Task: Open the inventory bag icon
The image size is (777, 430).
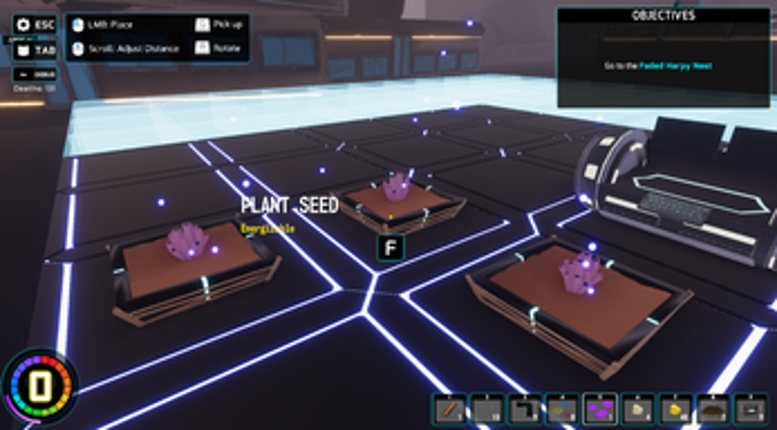Action: (23, 49)
